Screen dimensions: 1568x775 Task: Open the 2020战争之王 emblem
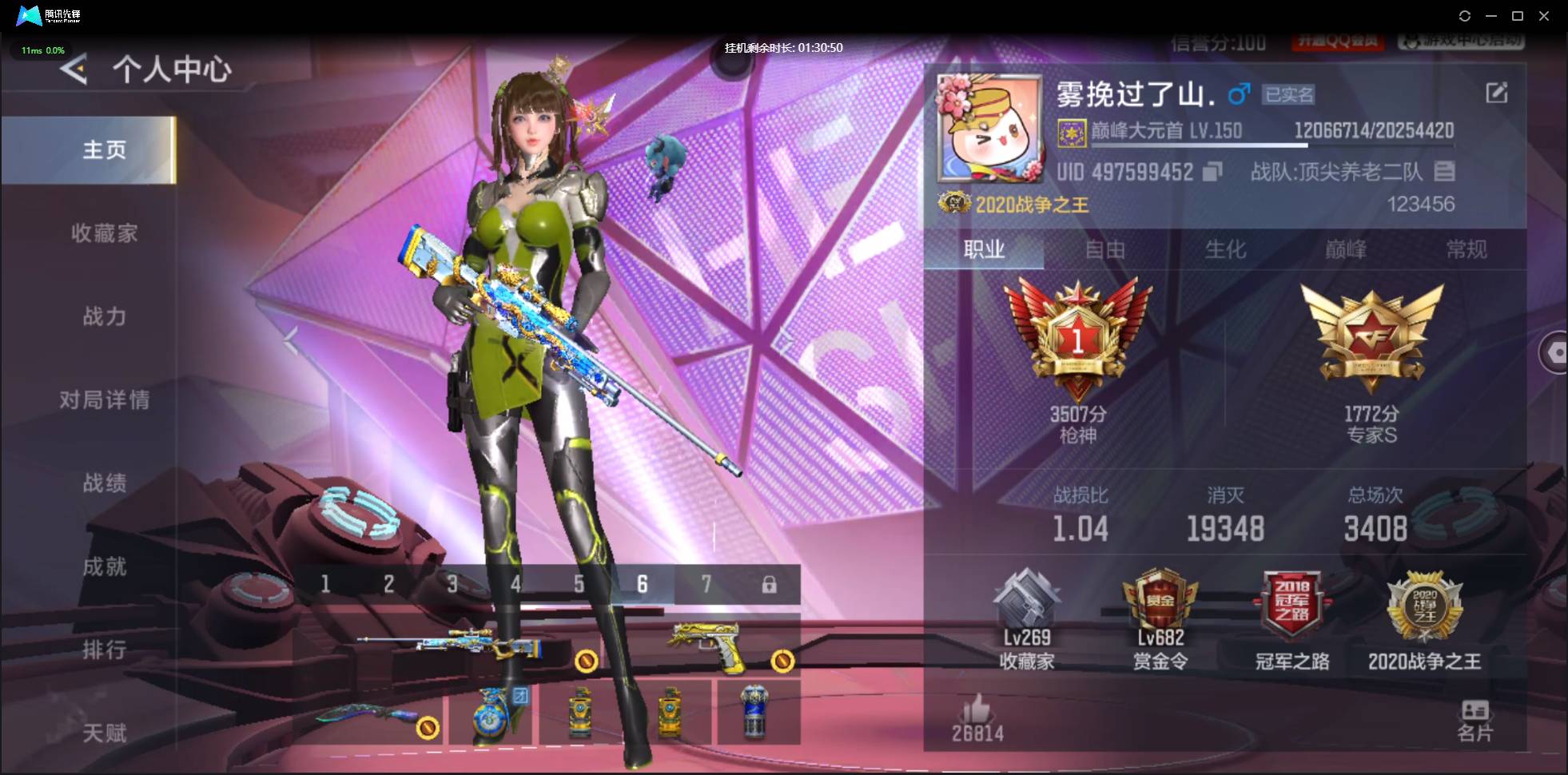point(1427,615)
